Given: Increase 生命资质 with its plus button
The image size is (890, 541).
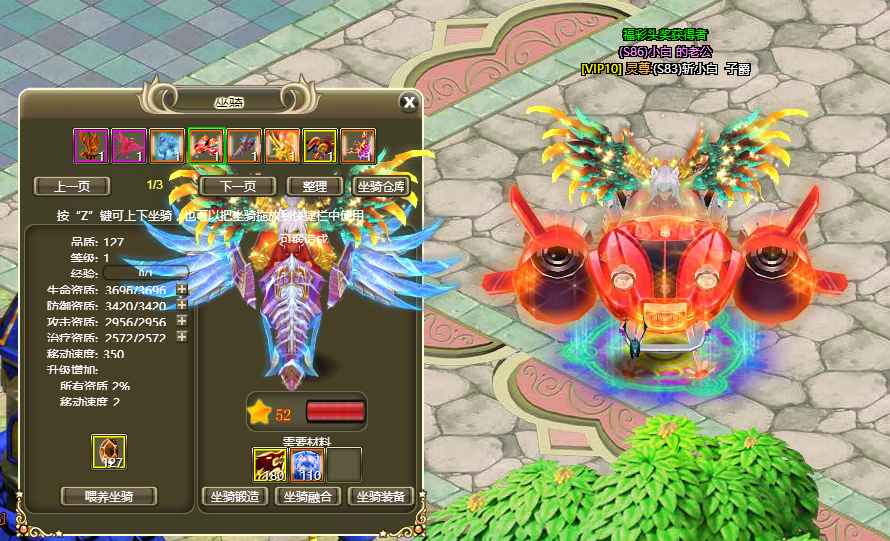Looking at the screenshot, I should pyautogui.click(x=182, y=290).
